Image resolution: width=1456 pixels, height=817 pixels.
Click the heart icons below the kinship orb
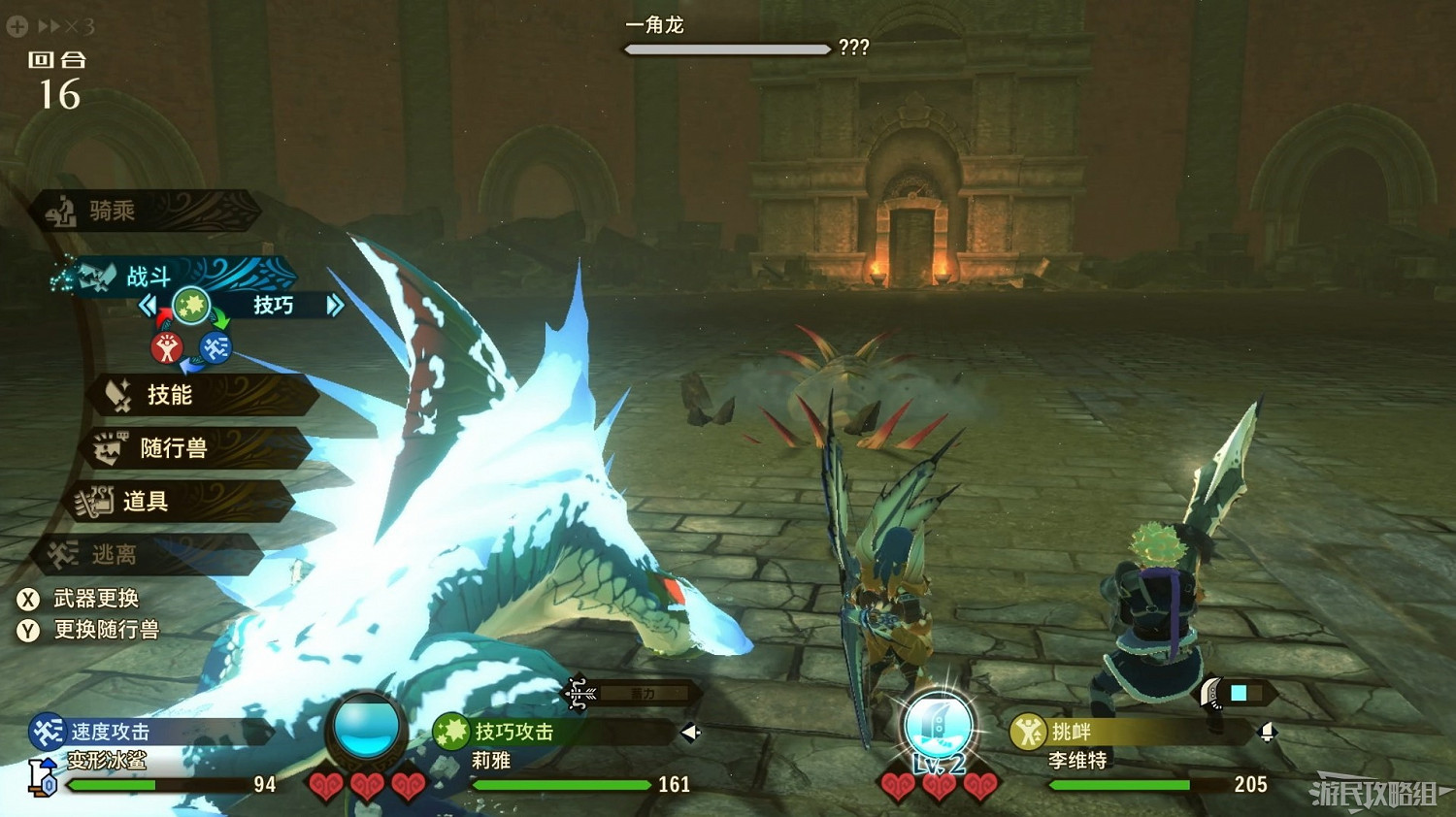point(366,788)
